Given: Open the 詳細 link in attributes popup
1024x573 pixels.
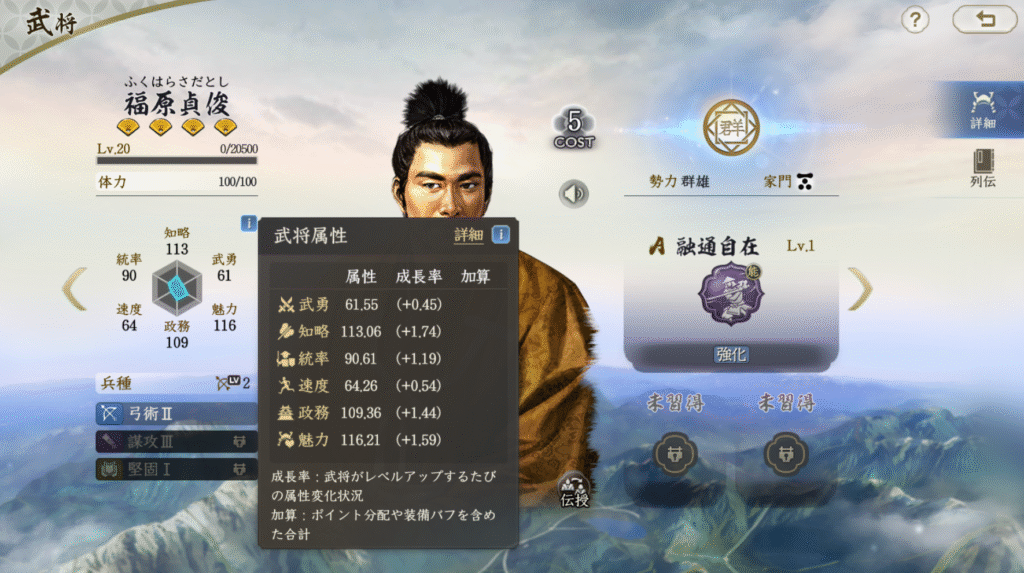Looking at the screenshot, I should pyautogui.click(x=468, y=235).
